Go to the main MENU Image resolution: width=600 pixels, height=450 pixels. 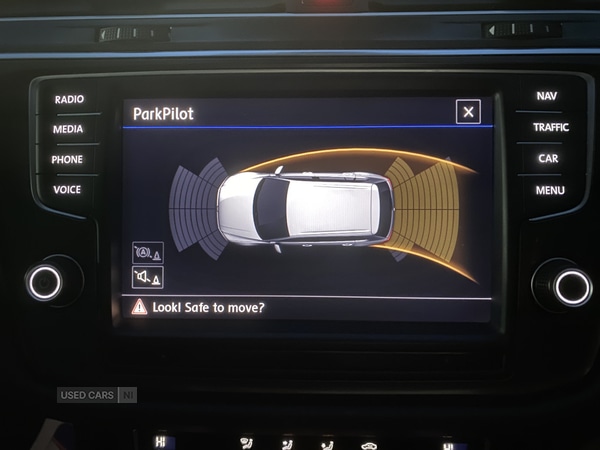549,190
